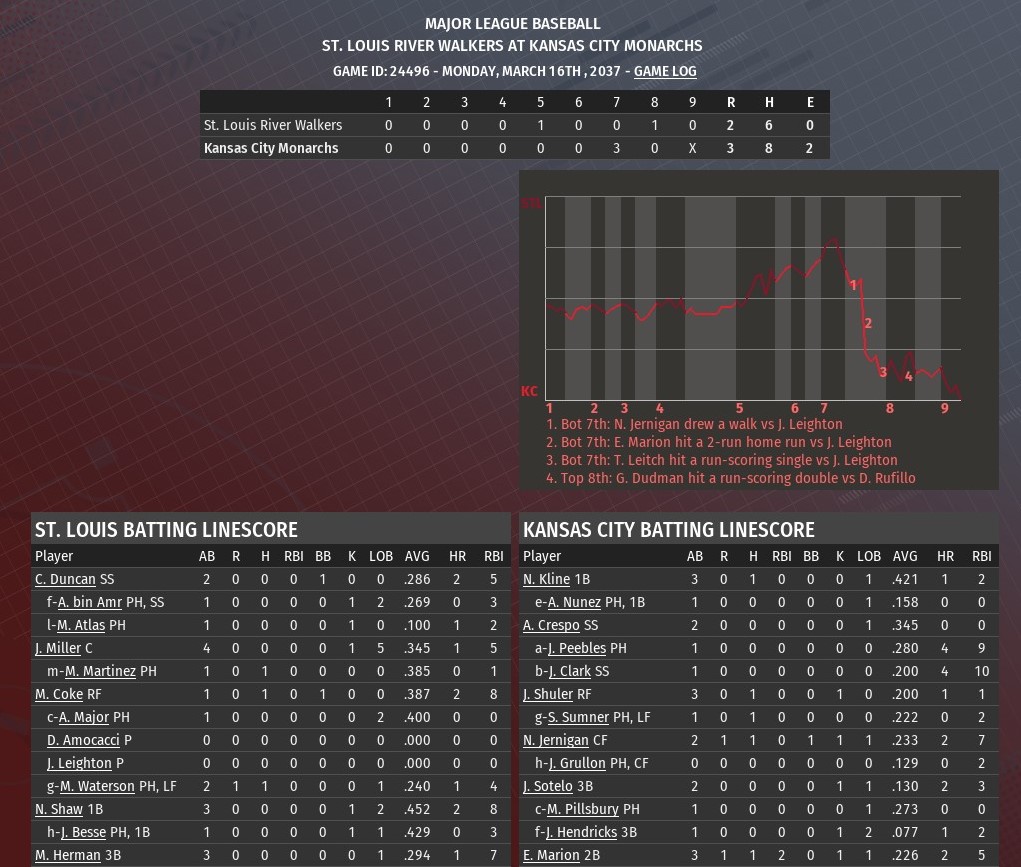This screenshot has height=867, width=1021.
Task: Click the M. Coke player link
Action: [59, 694]
